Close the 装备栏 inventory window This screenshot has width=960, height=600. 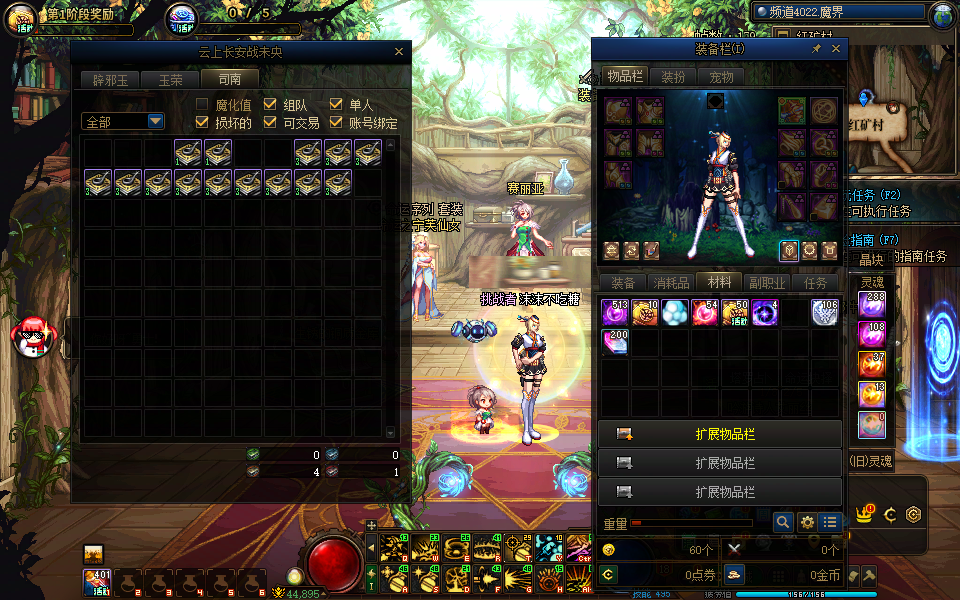pos(836,48)
